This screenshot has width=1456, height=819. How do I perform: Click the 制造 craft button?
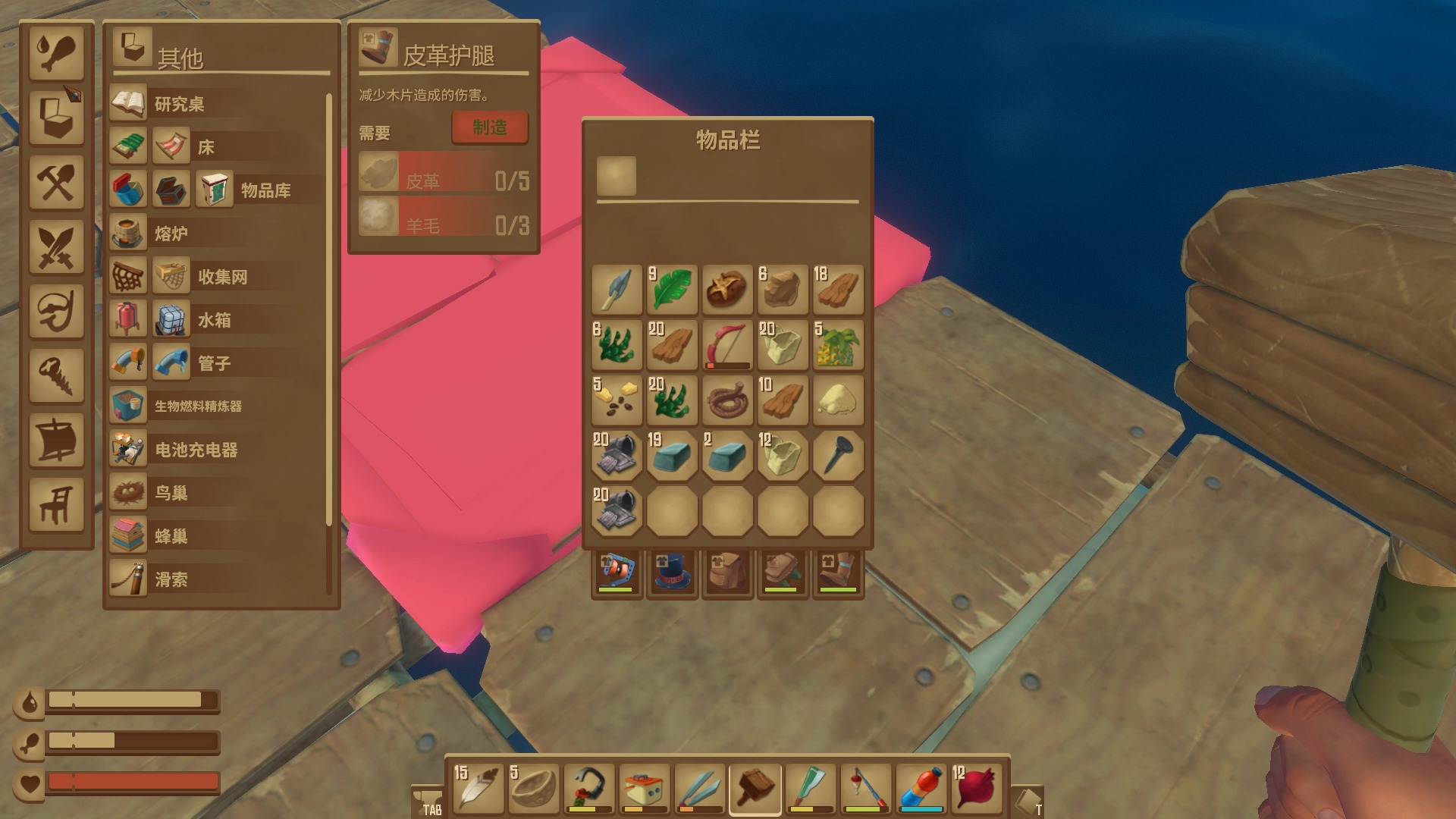tap(490, 127)
